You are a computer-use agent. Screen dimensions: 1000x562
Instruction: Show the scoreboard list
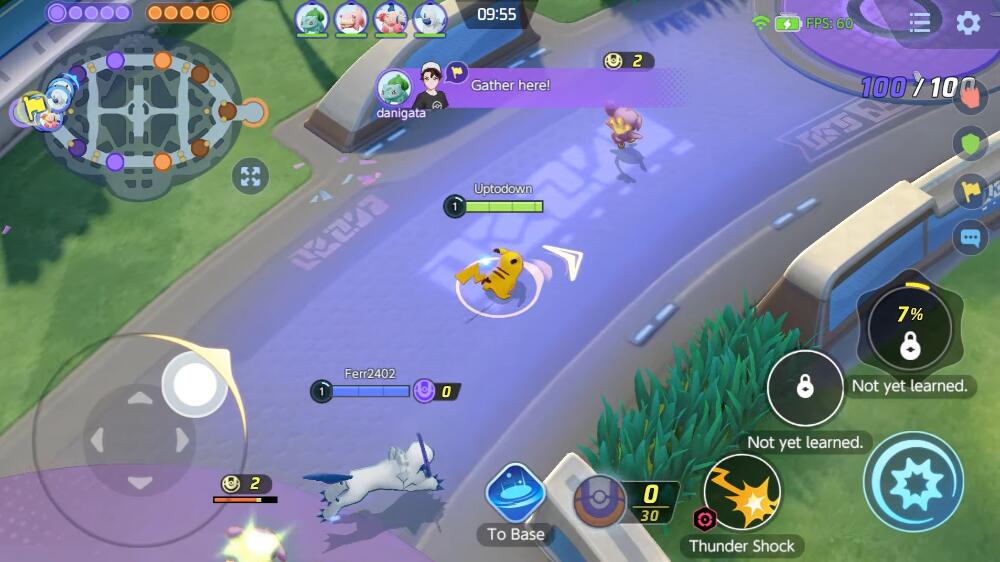pyautogui.click(x=920, y=23)
